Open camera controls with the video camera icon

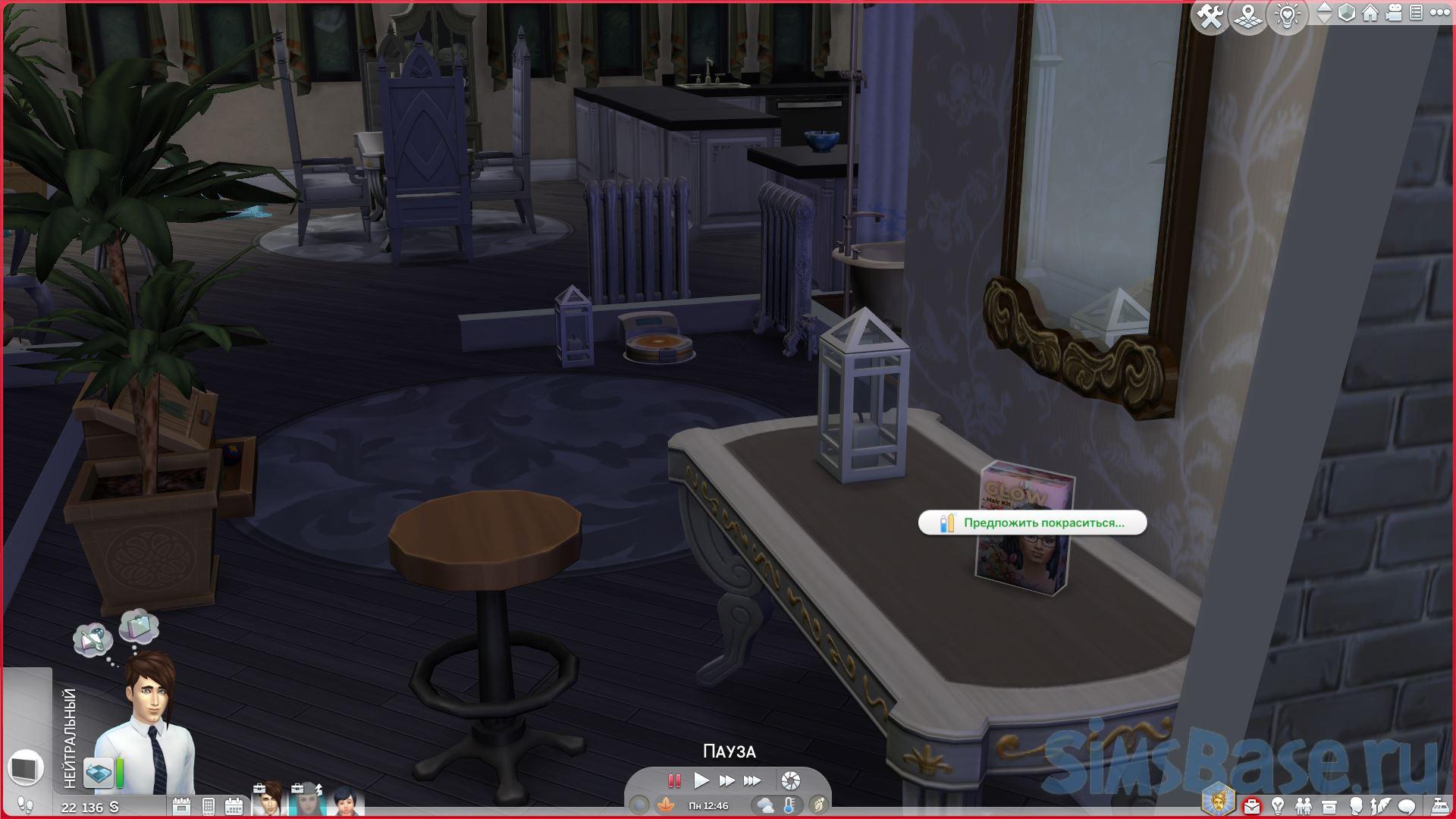1394,13
